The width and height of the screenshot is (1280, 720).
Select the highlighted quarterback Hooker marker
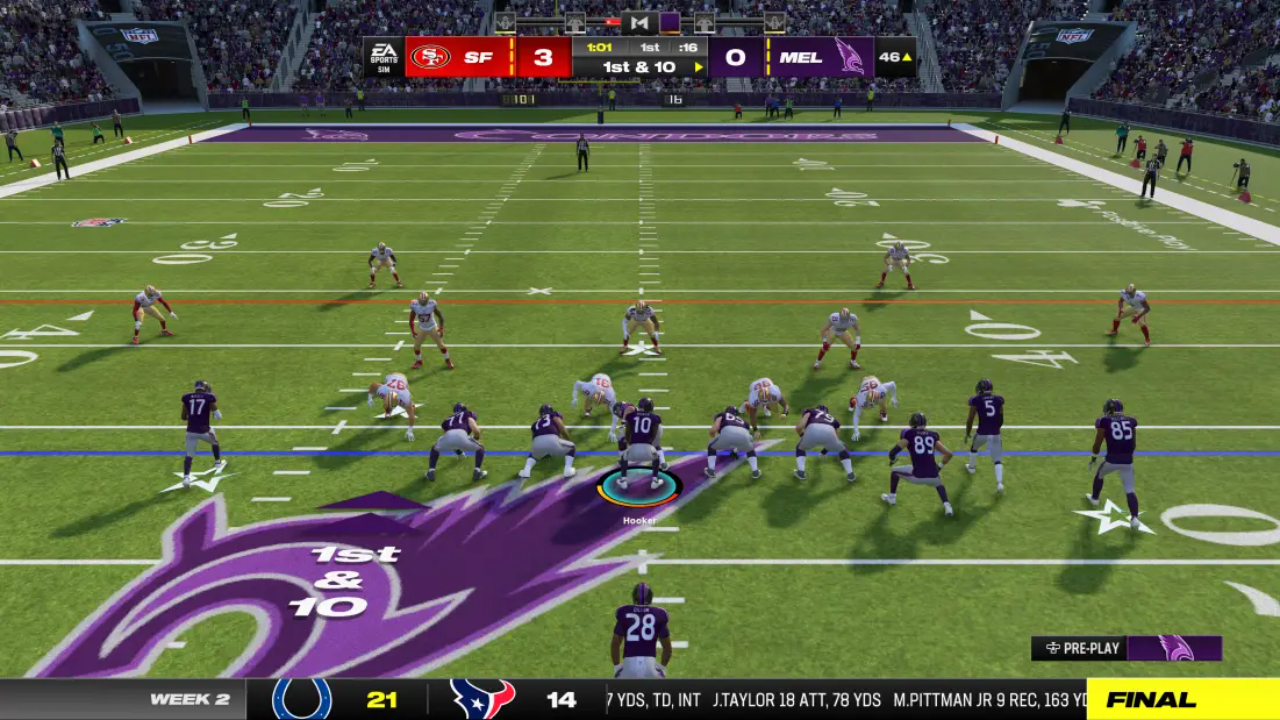pos(640,488)
